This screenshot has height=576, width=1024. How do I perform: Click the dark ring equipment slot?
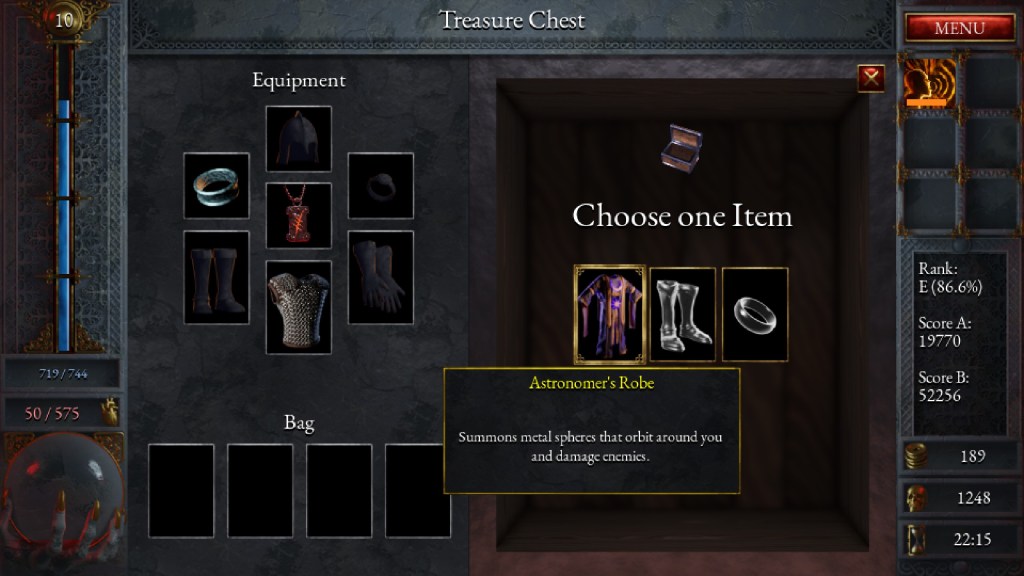point(380,185)
